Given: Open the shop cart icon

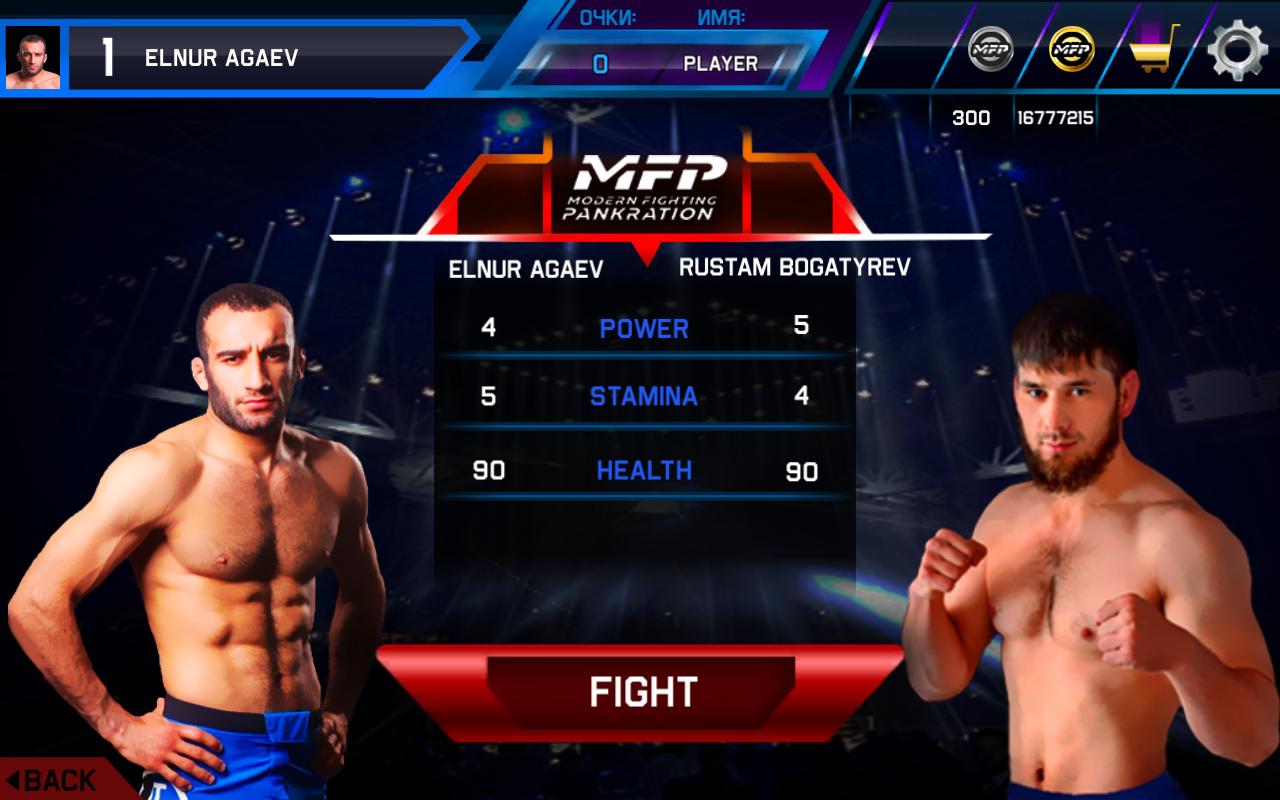Looking at the screenshot, I should [1154, 49].
